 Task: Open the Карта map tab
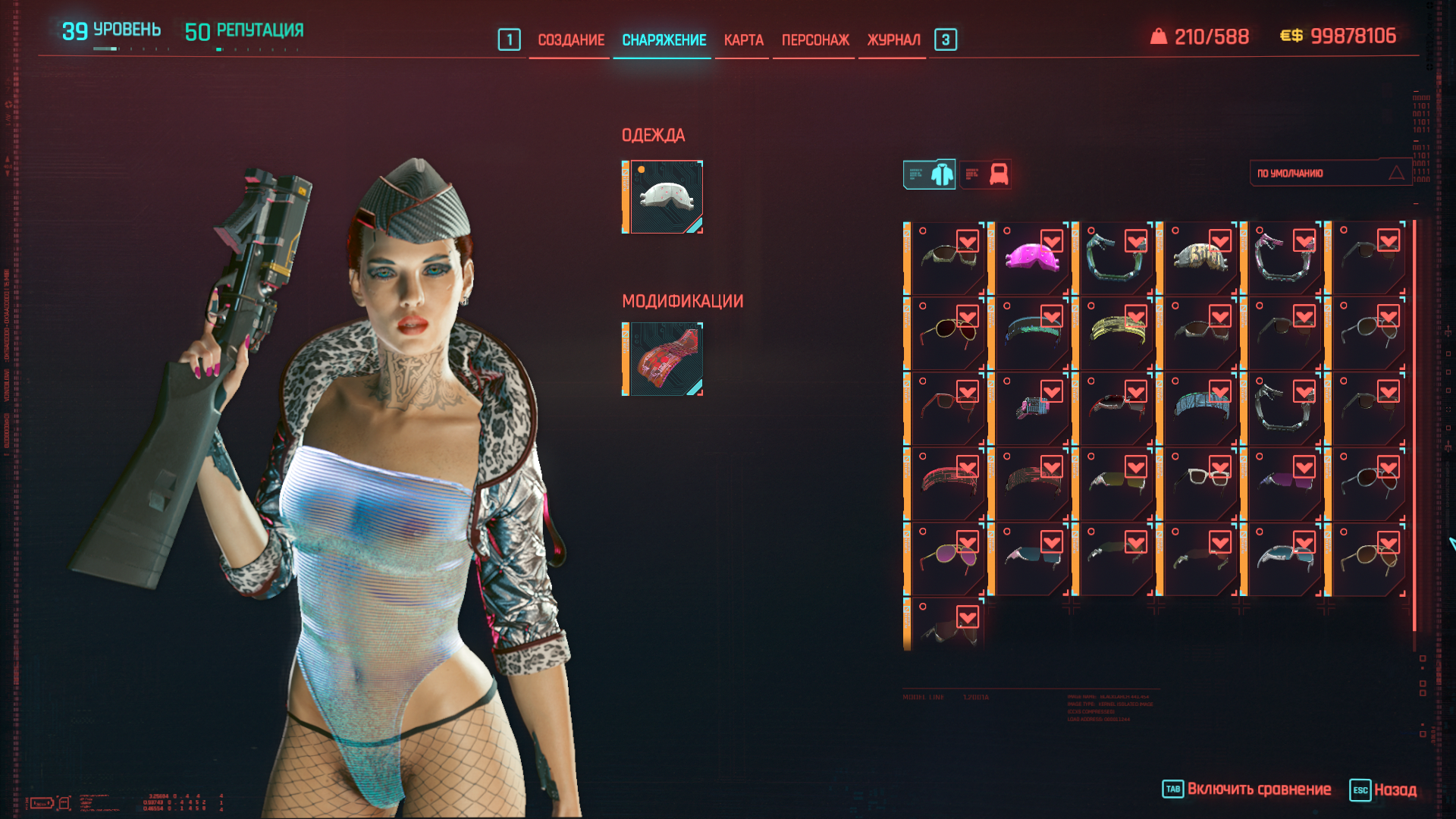[743, 40]
